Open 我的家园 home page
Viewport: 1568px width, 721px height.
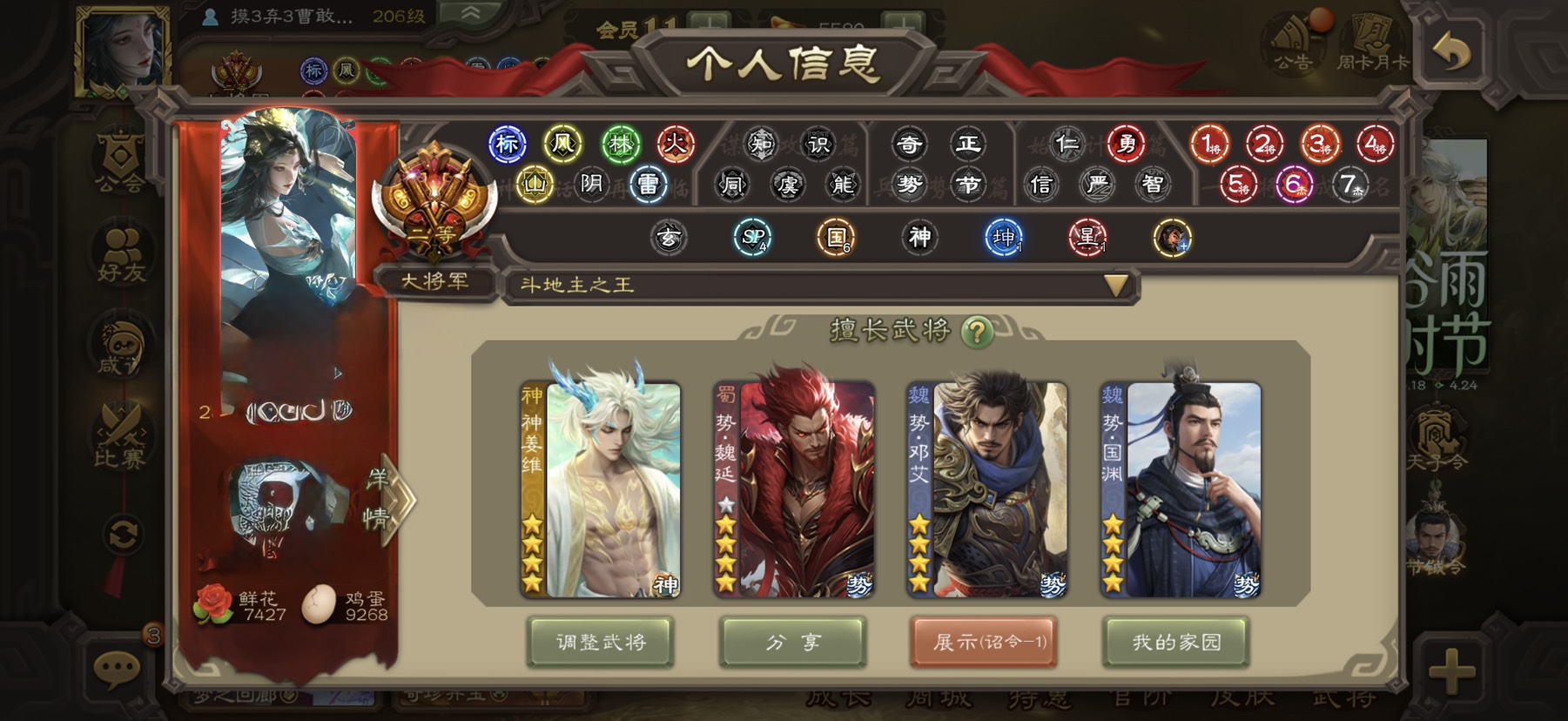[1176, 643]
